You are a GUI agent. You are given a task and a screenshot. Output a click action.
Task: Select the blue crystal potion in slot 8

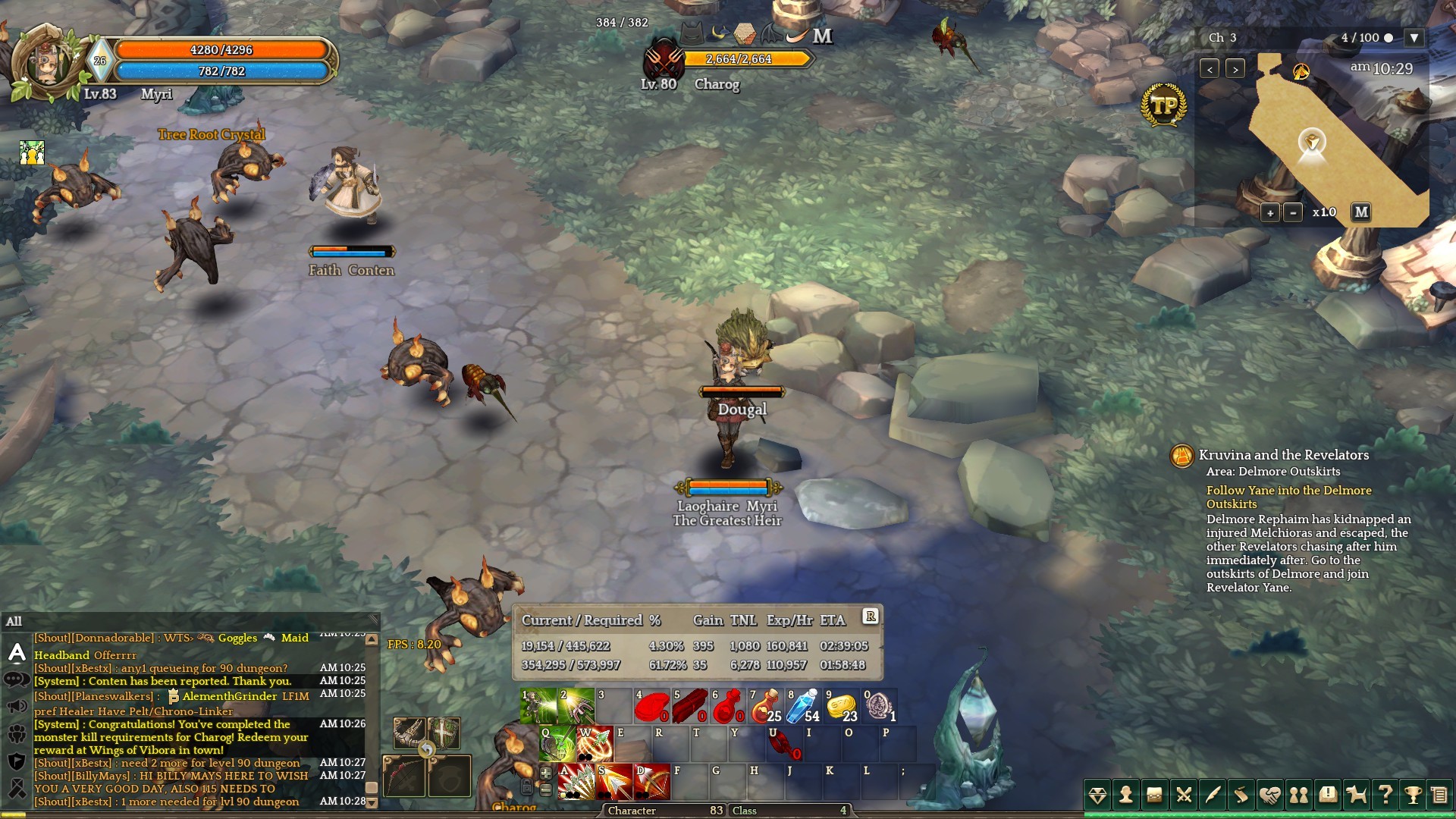tap(803, 706)
